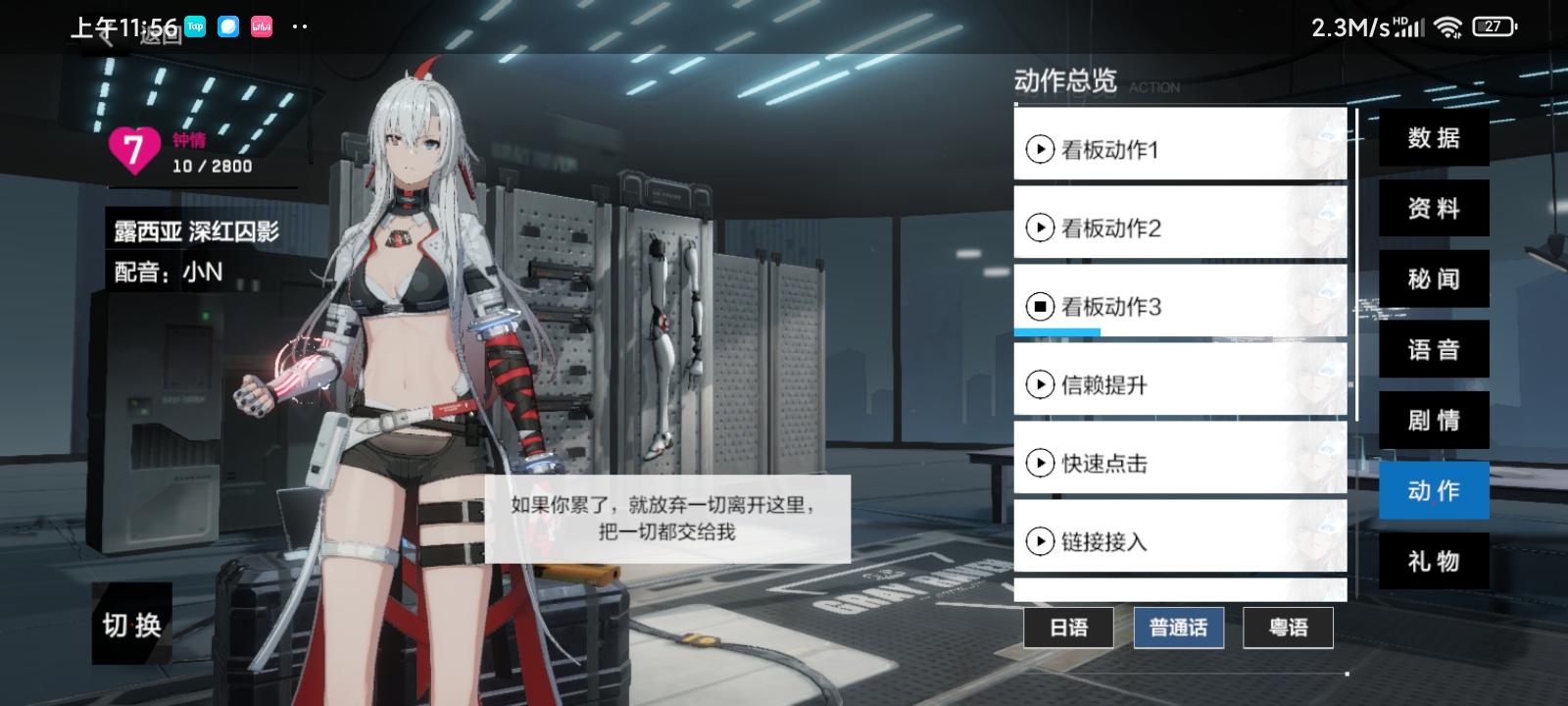Play the 看板动作2 animation

[x=1039, y=228]
